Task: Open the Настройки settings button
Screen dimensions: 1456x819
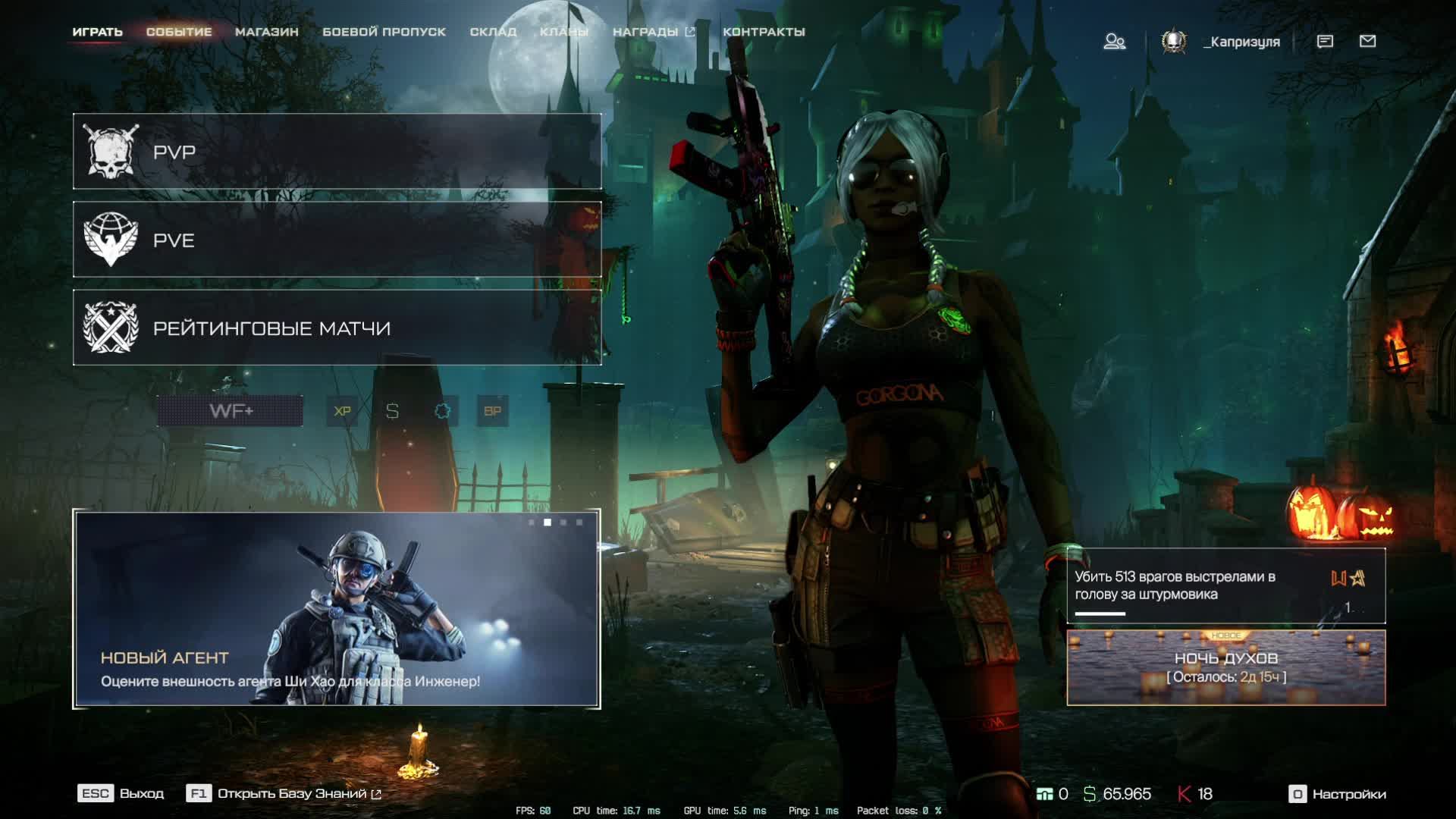Action: point(1338,794)
